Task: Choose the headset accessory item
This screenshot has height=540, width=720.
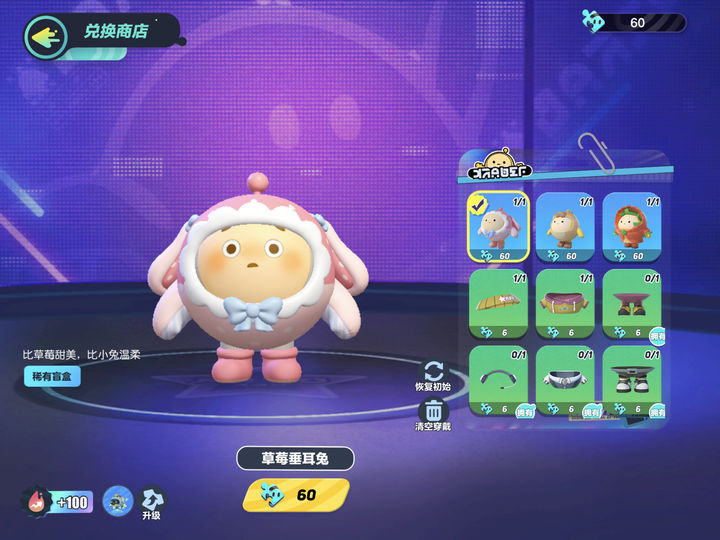Action: pyautogui.click(x=498, y=380)
